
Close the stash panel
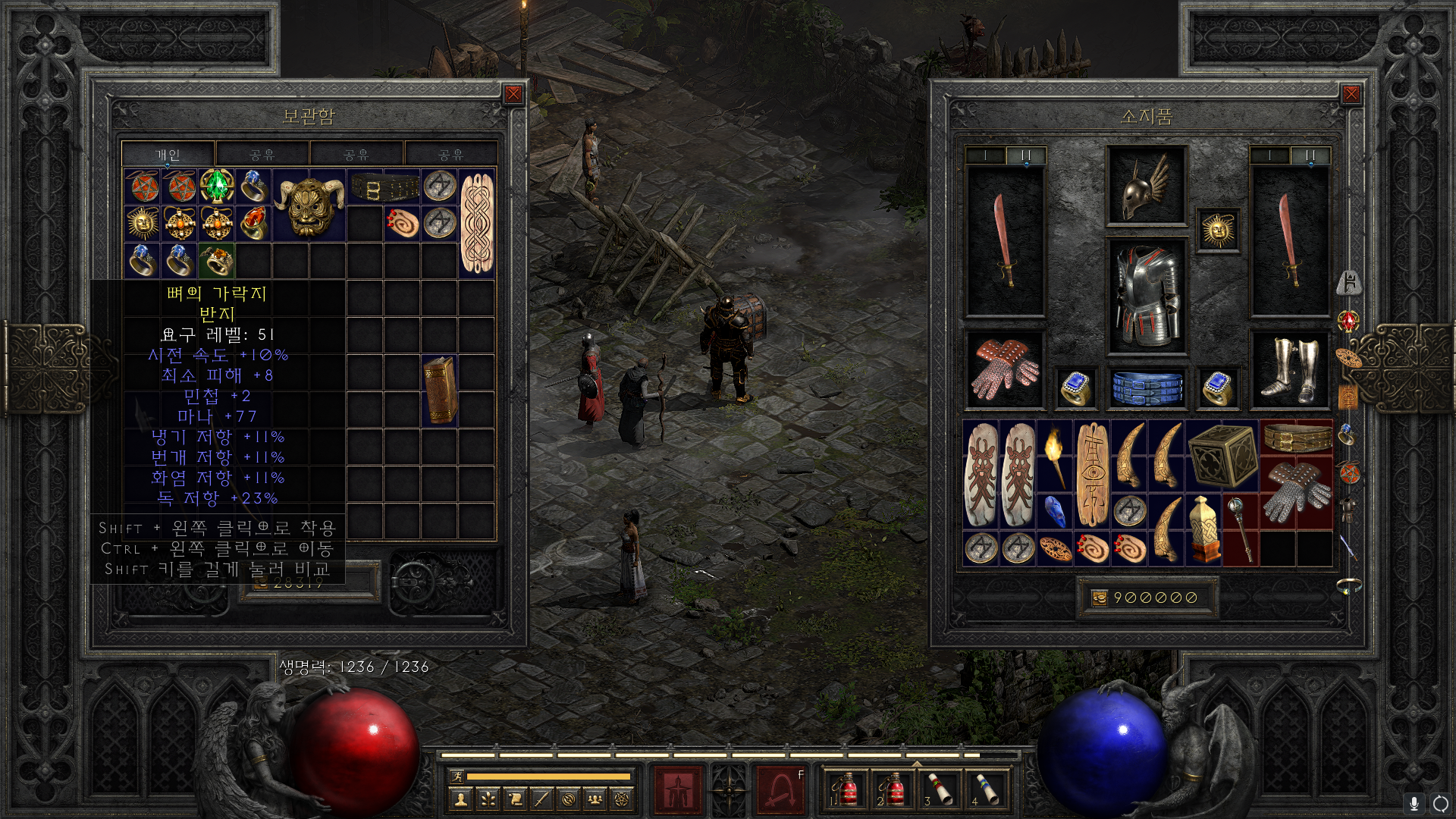point(513,94)
